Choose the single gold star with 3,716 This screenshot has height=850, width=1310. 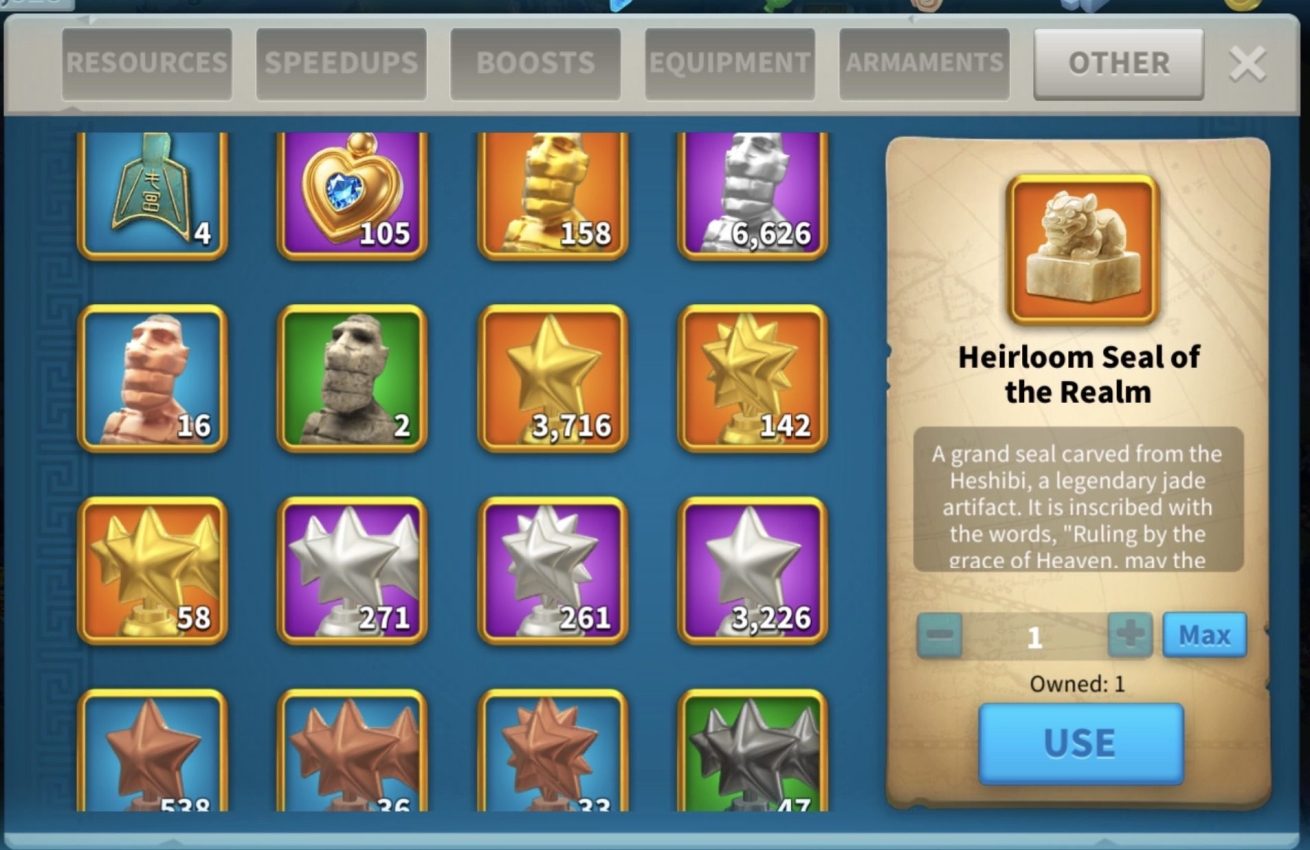tap(553, 378)
